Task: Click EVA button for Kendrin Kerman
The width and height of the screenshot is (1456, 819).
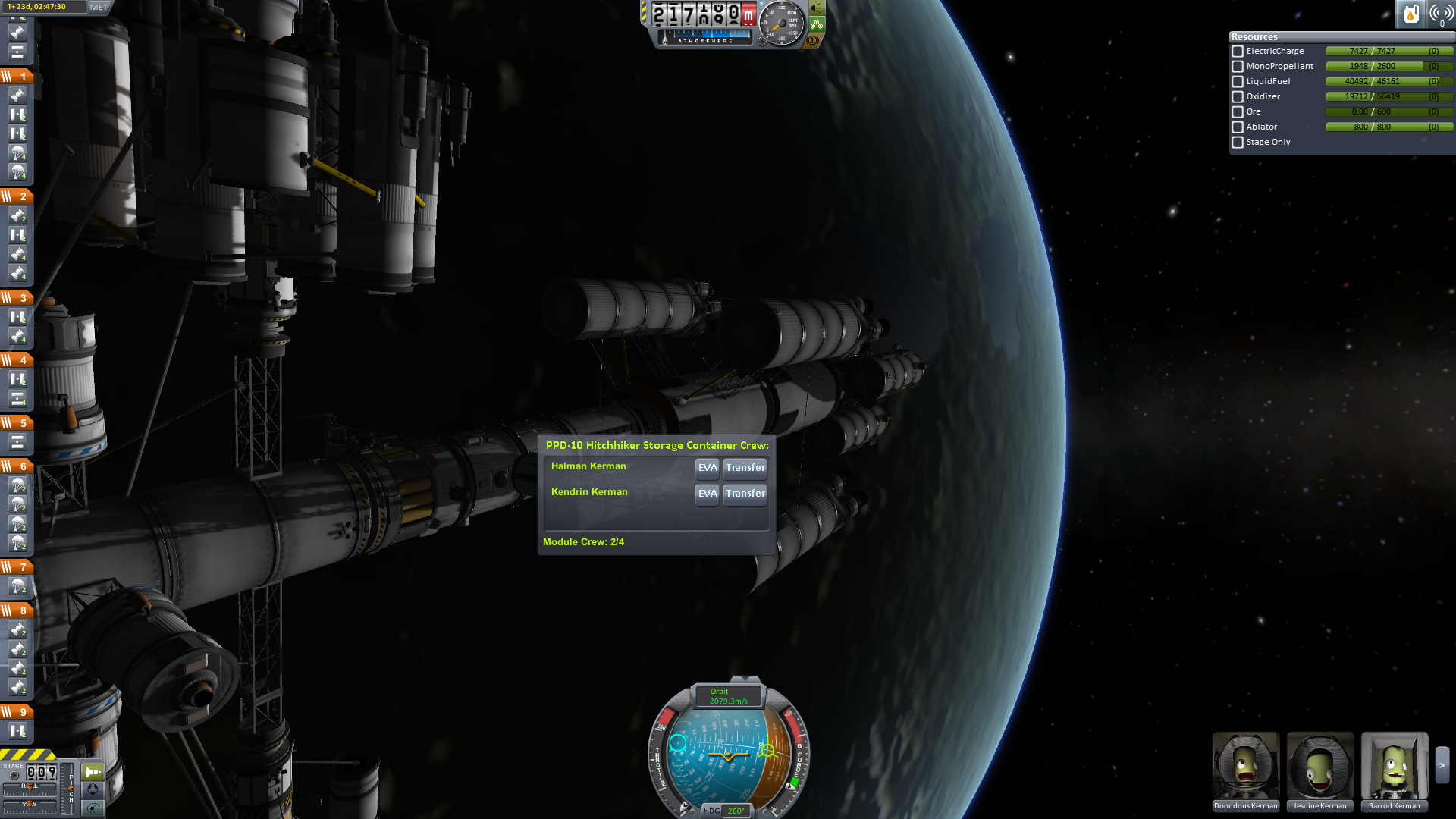Action: click(x=707, y=494)
